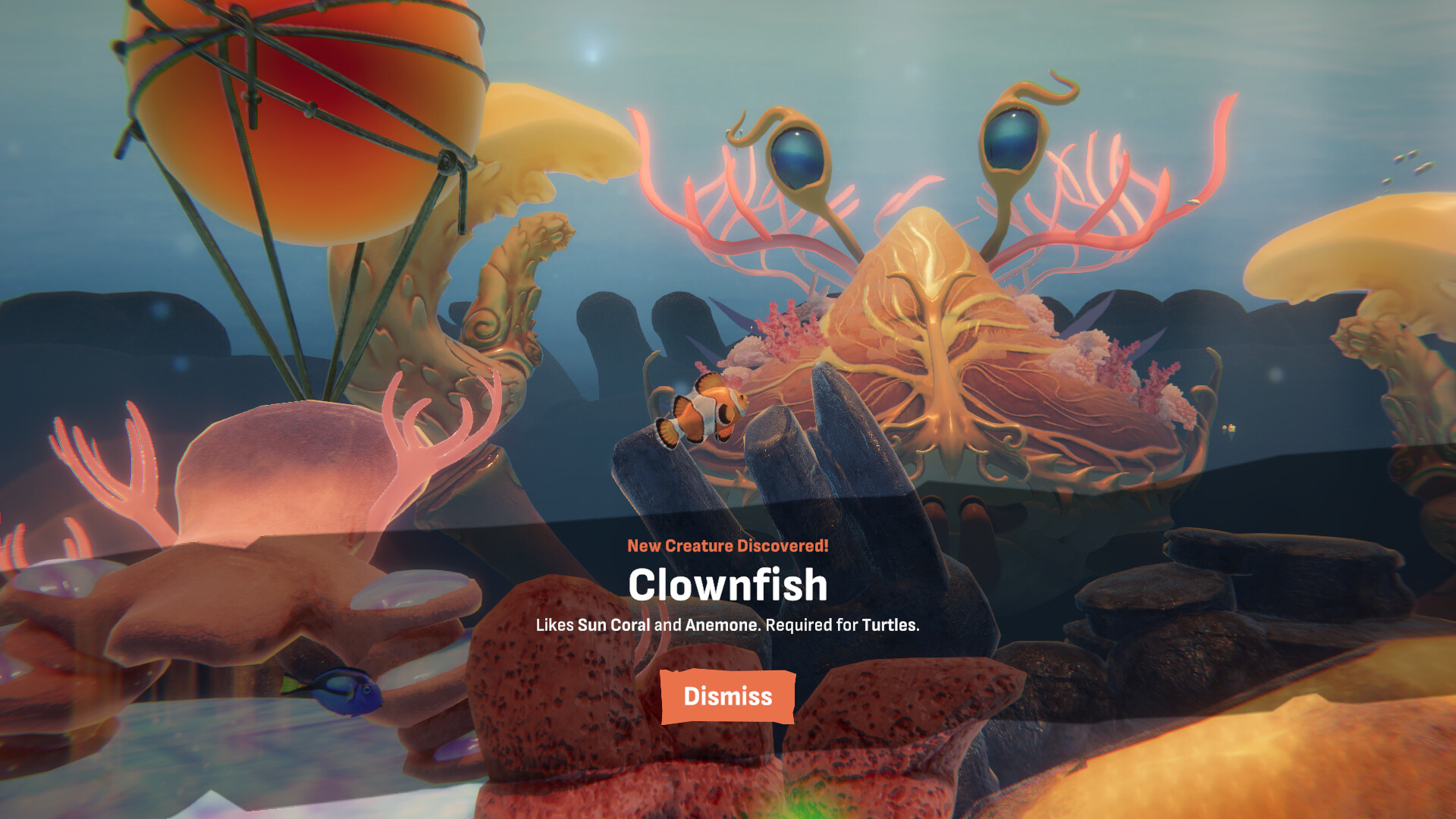Click the Clownfish title heading
The height and width of the screenshot is (819, 1456).
pos(727,585)
